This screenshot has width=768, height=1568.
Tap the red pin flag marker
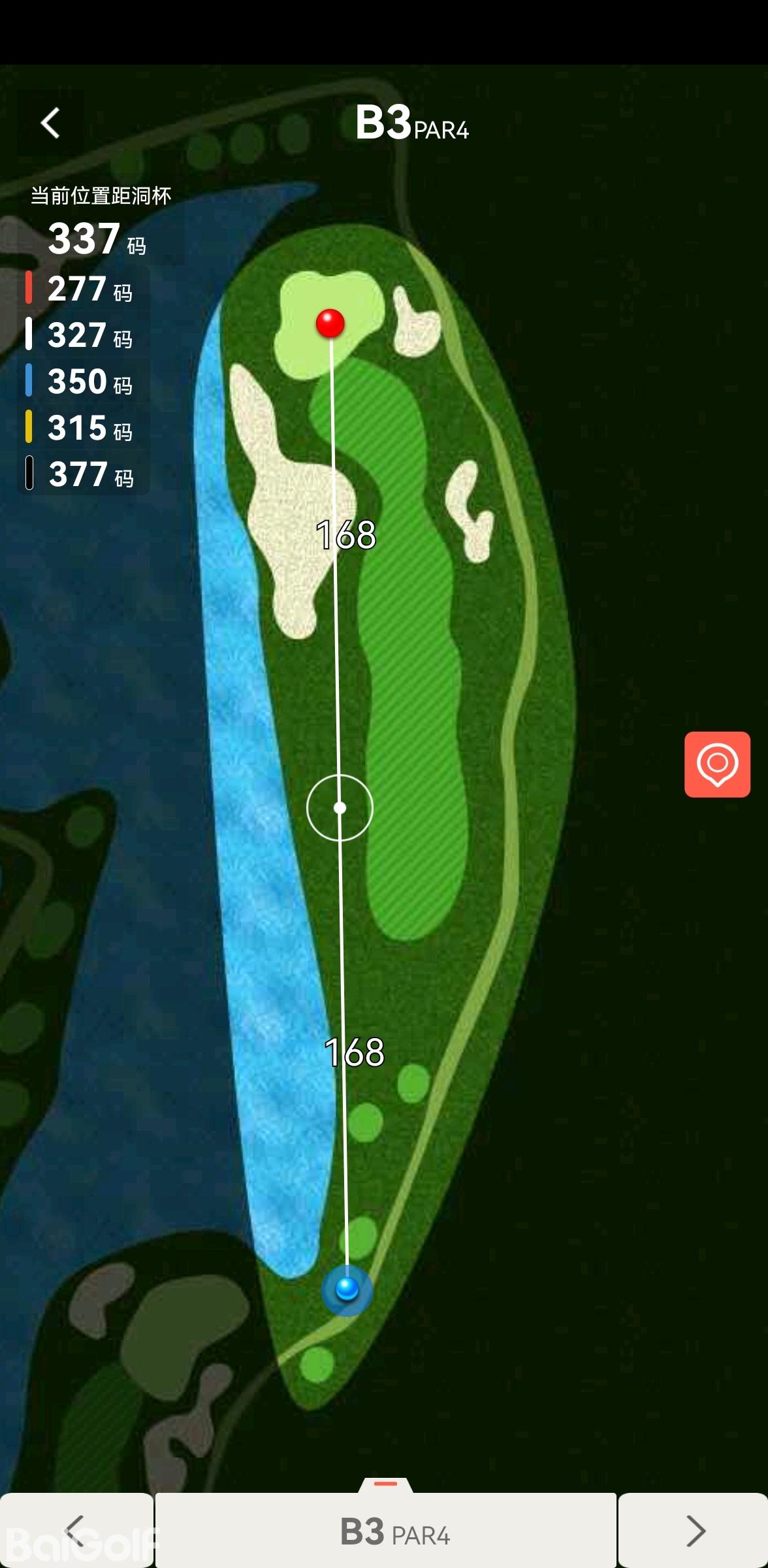pyautogui.click(x=330, y=323)
